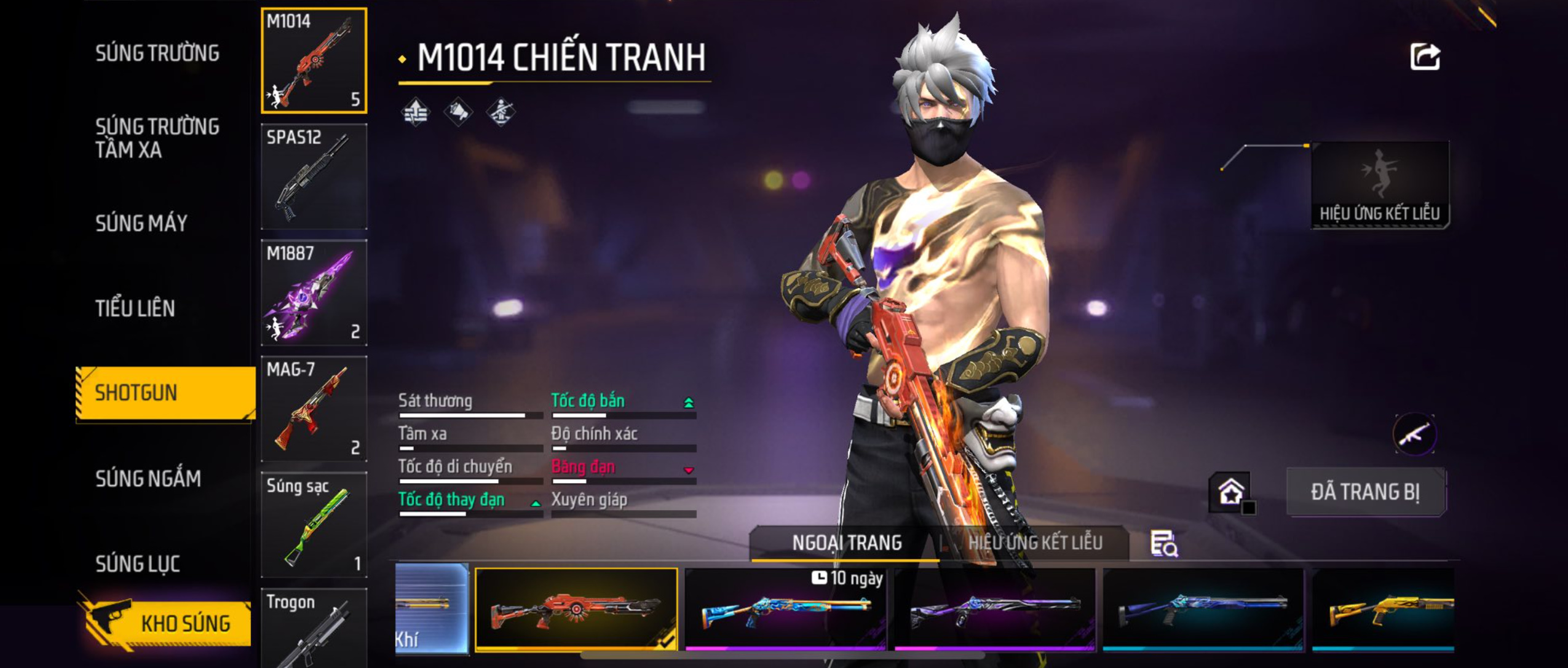The image size is (1568, 668).
Task: Click the Kho Súng armory button
Action: pyautogui.click(x=166, y=623)
